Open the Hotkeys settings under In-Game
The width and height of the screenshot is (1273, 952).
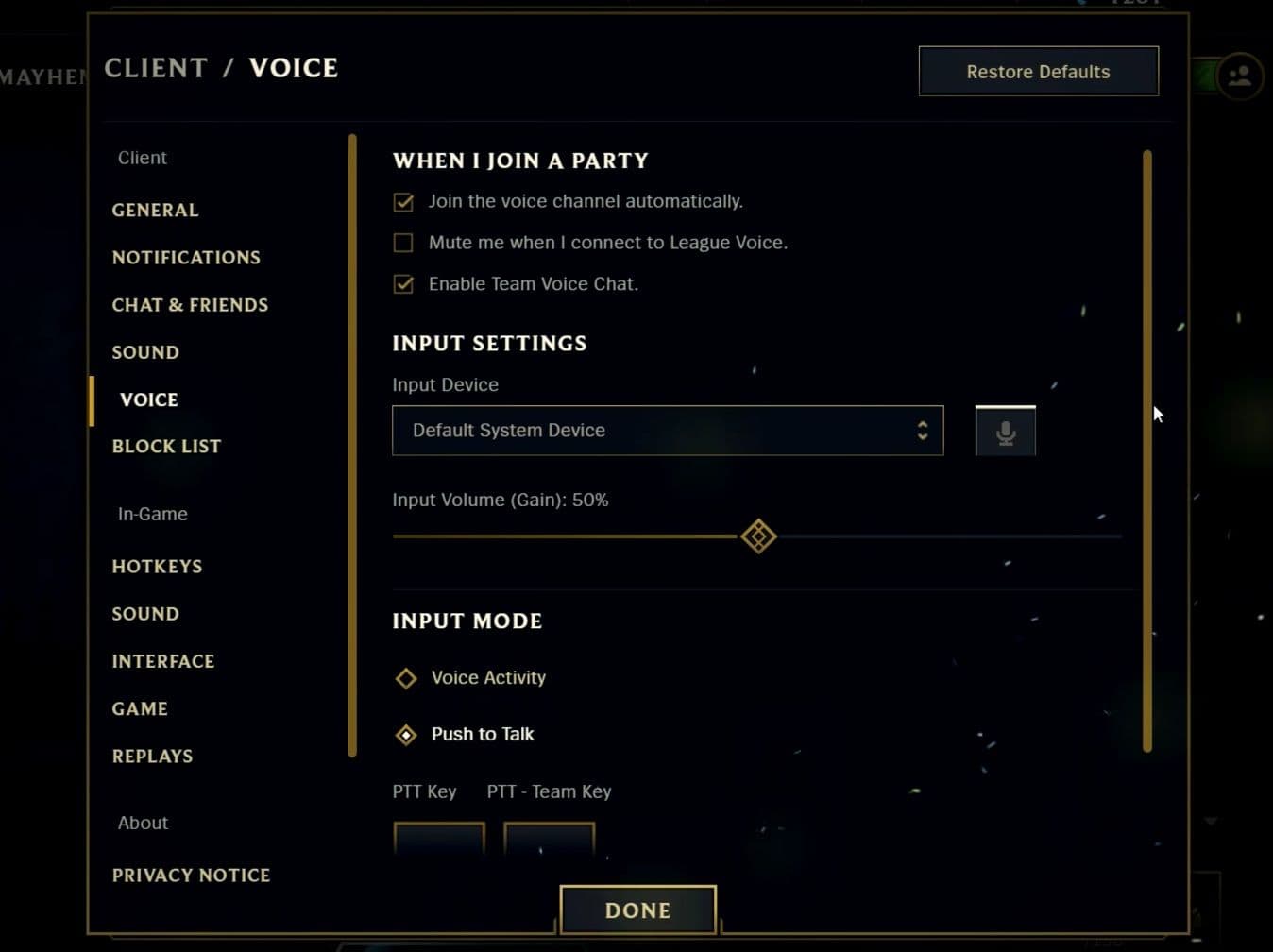pos(157,566)
